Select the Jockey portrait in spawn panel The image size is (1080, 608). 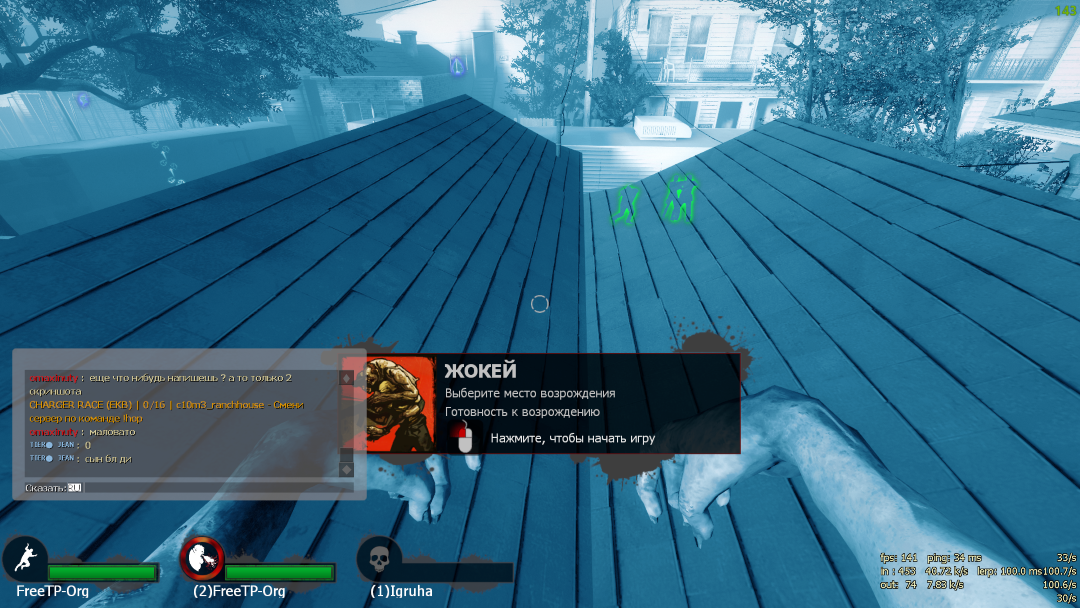coord(400,404)
